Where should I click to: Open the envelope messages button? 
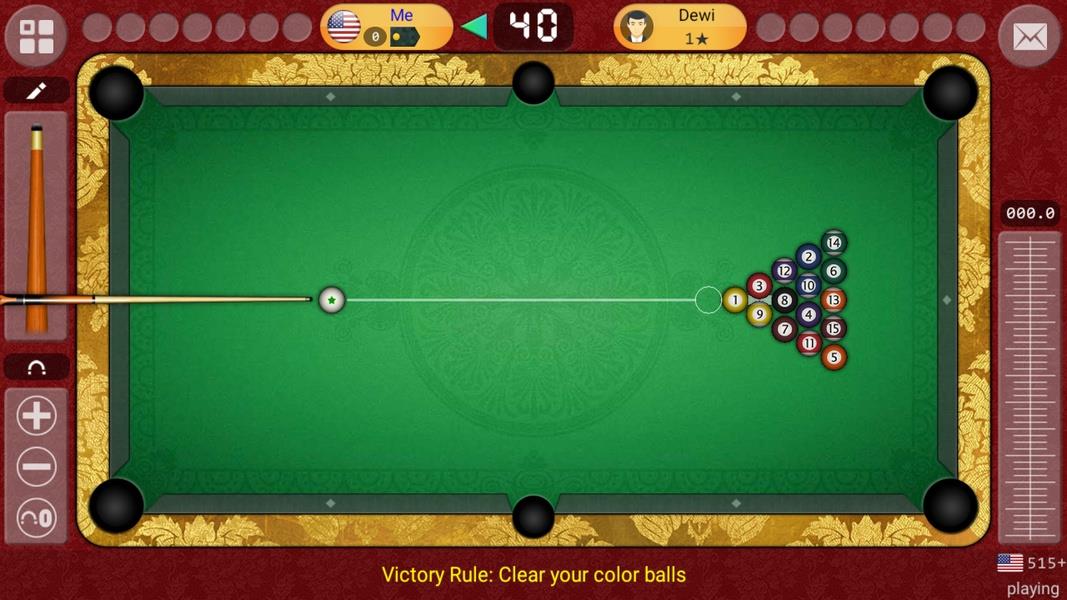tap(1029, 37)
